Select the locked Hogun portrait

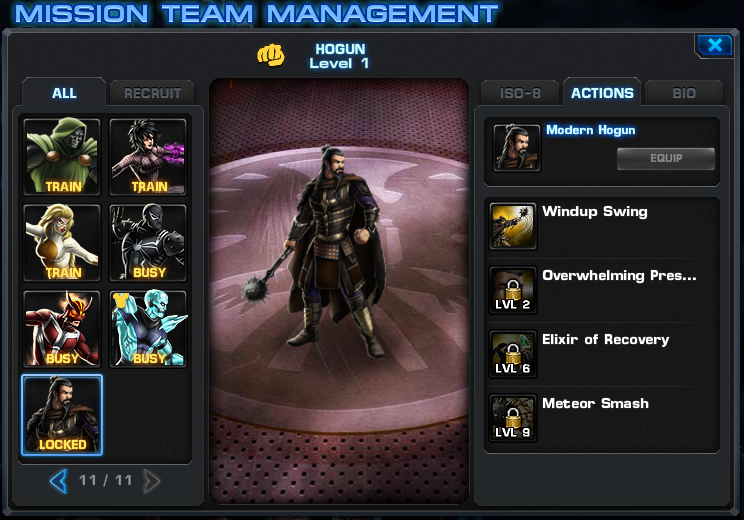(62, 415)
